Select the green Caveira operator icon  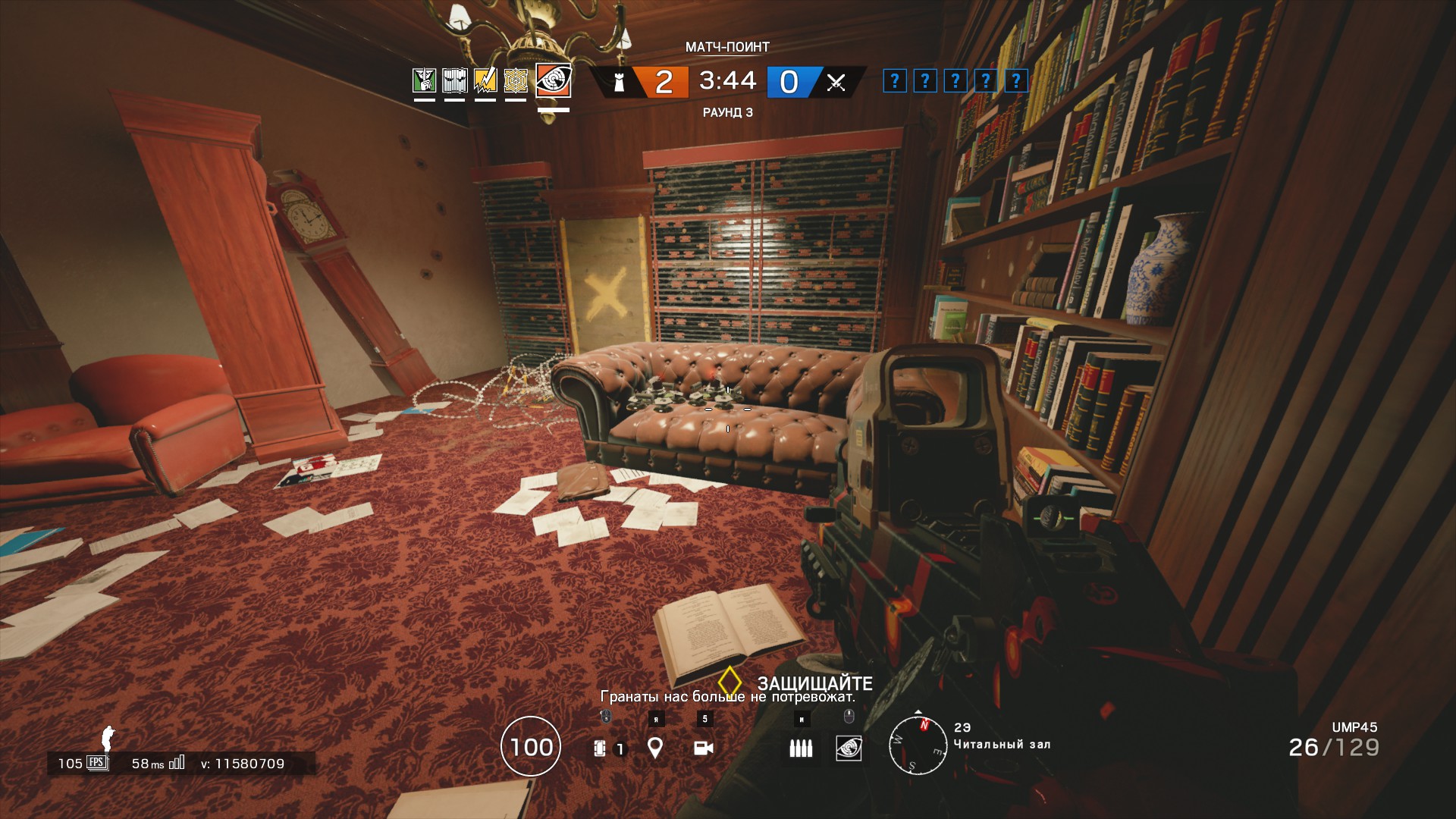click(425, 79)
